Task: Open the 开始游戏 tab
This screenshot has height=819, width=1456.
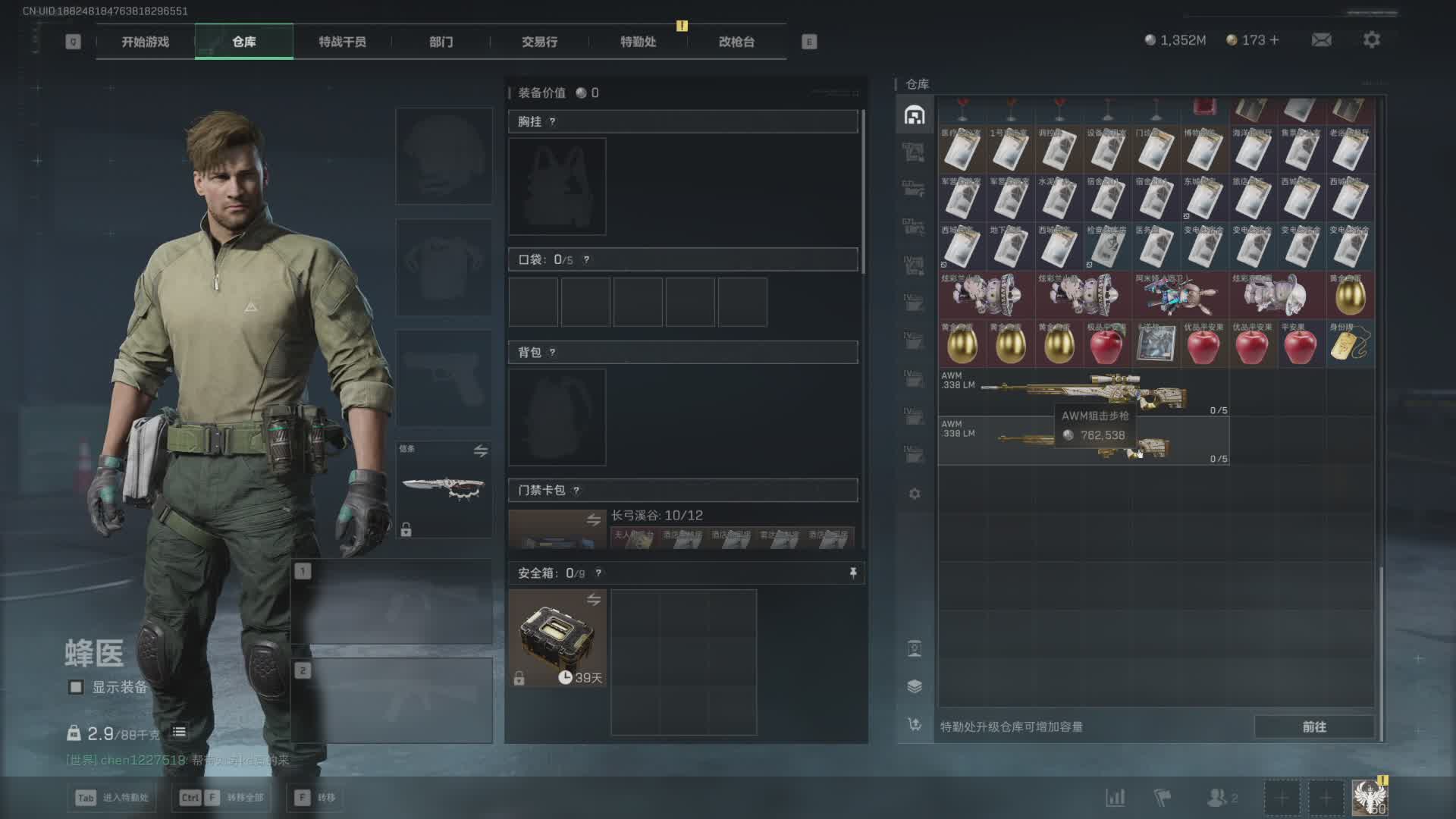Action: (x=145, y=42)
